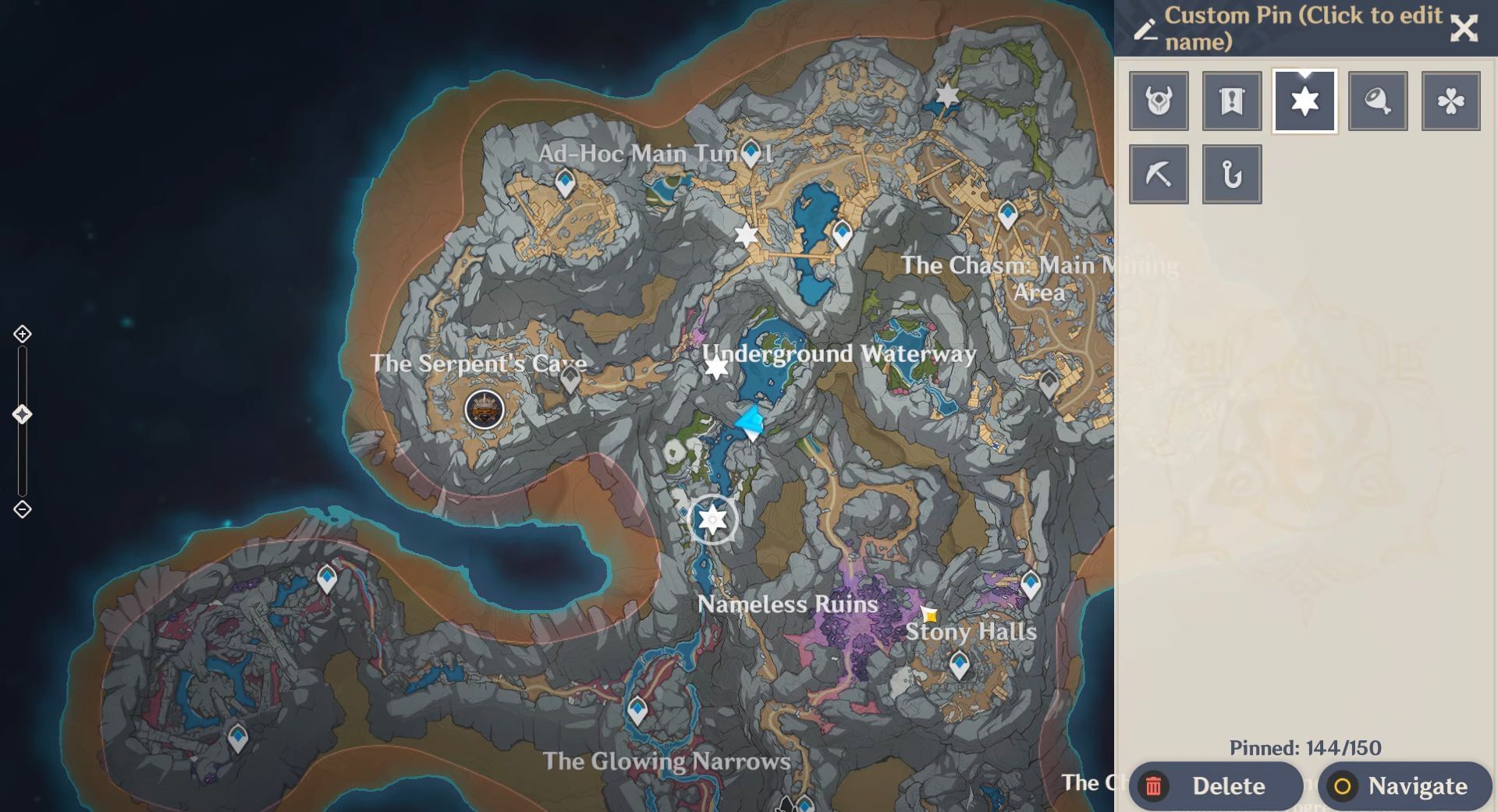Image resolution: width=1498 pixels, height=812 pixels.
Task: Select the fishing hook pin icon
Action: [1231, 173]
